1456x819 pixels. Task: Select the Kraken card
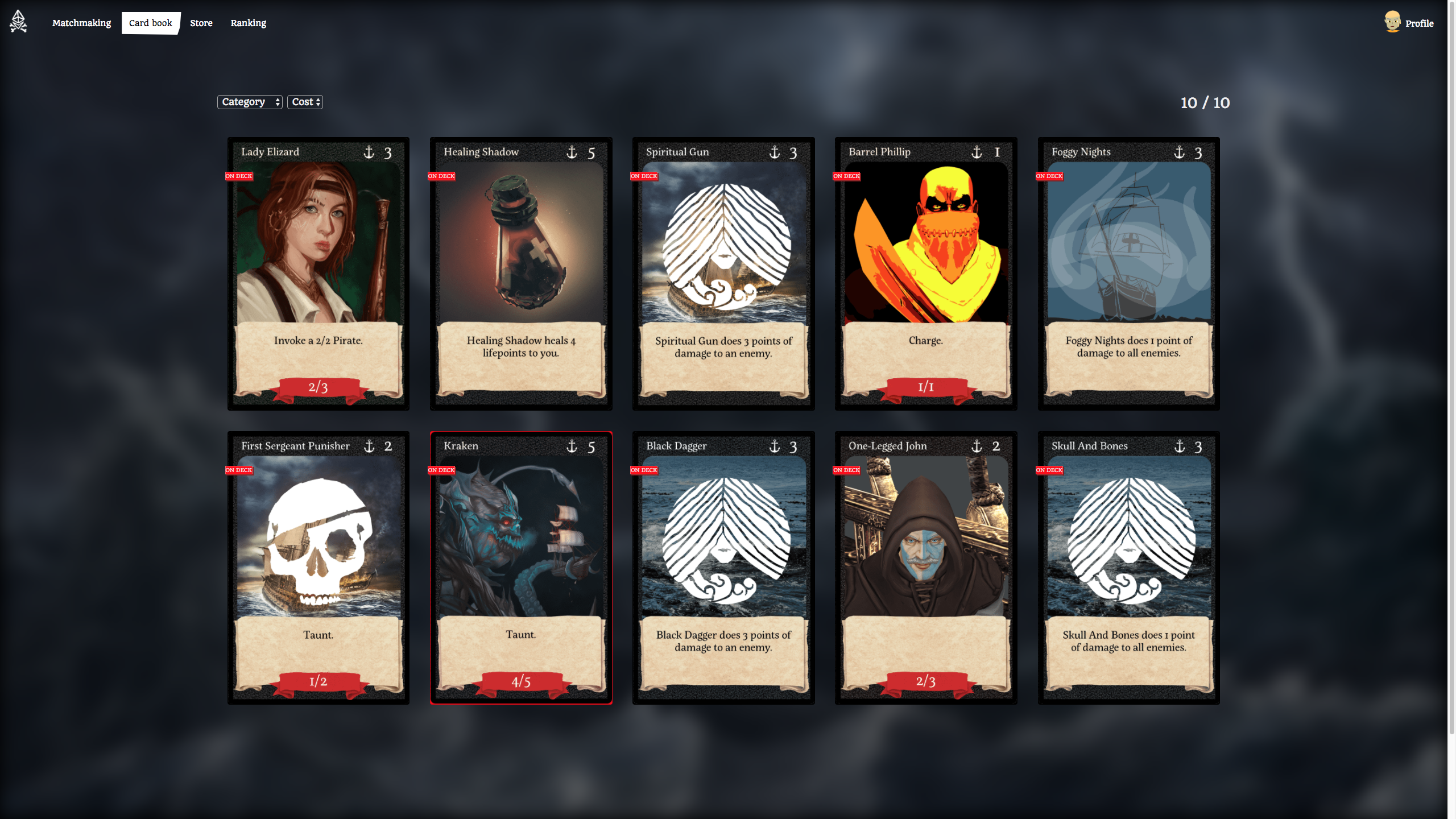tap(520, 569)
